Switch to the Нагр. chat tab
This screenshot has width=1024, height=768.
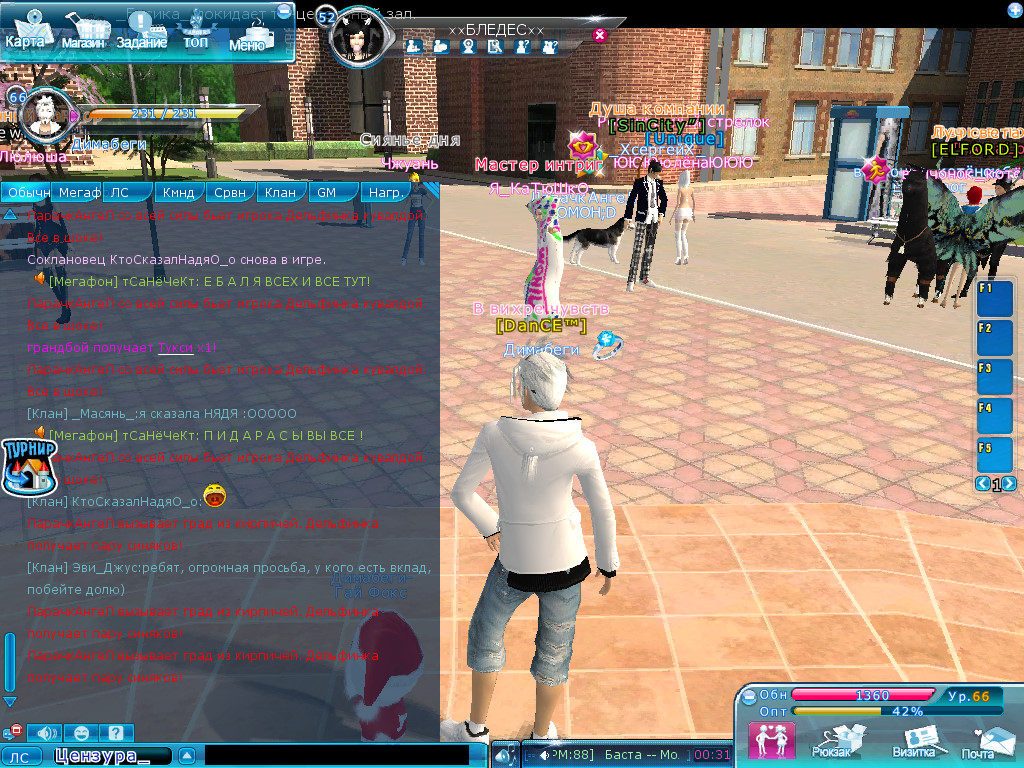385,192
